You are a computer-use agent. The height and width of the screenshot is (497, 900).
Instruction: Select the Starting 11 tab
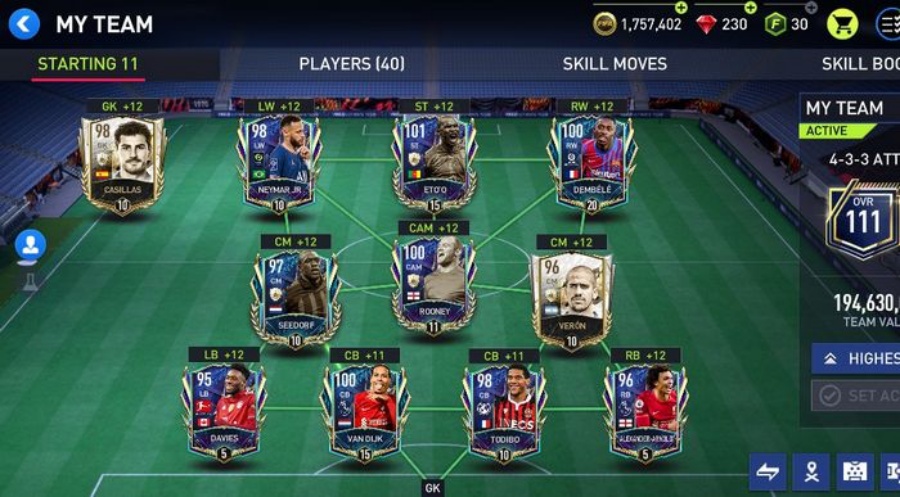coord(88,64)
